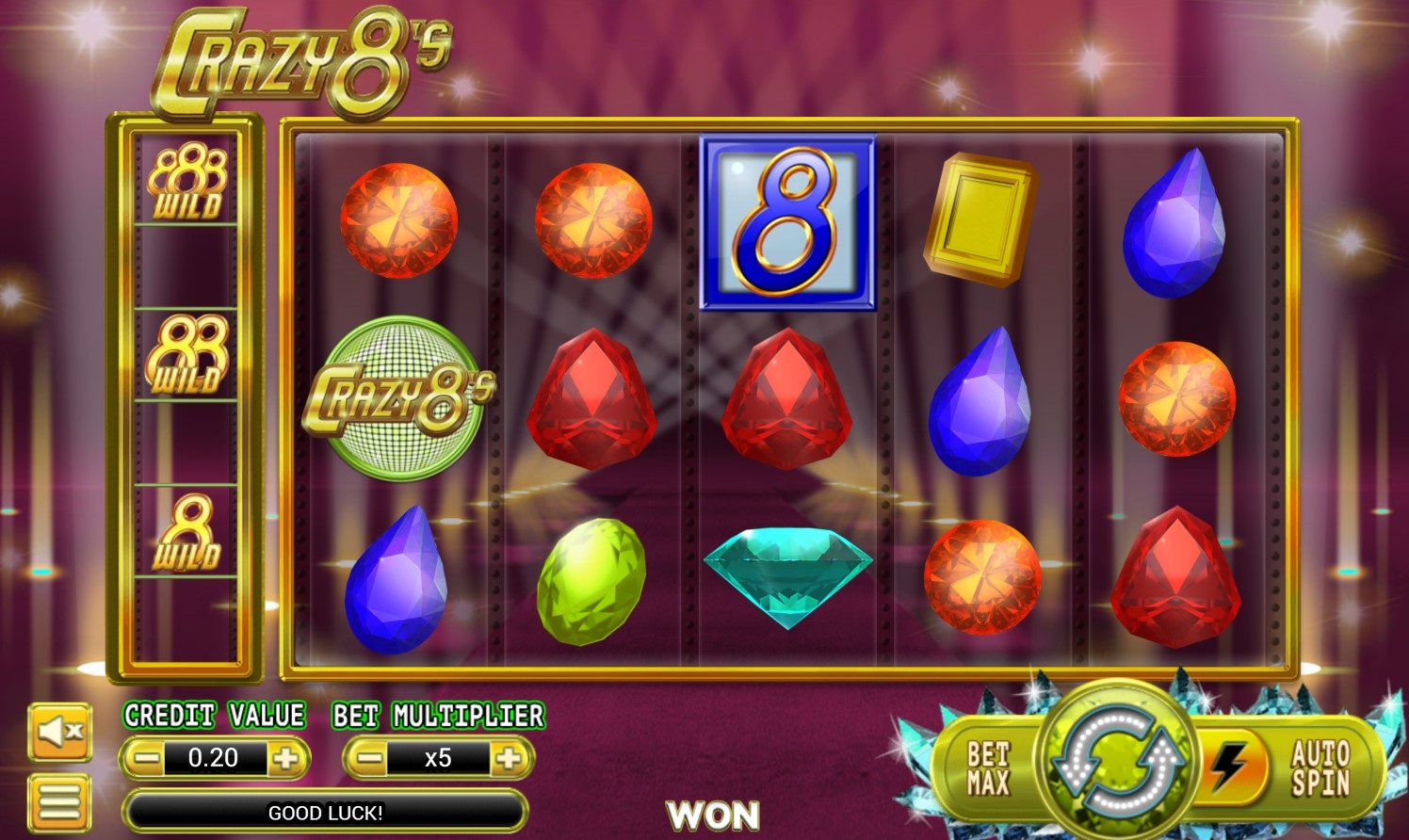The image size is (1409, 840).
Task: Increase the credit value
Action: tap(286, 758)
